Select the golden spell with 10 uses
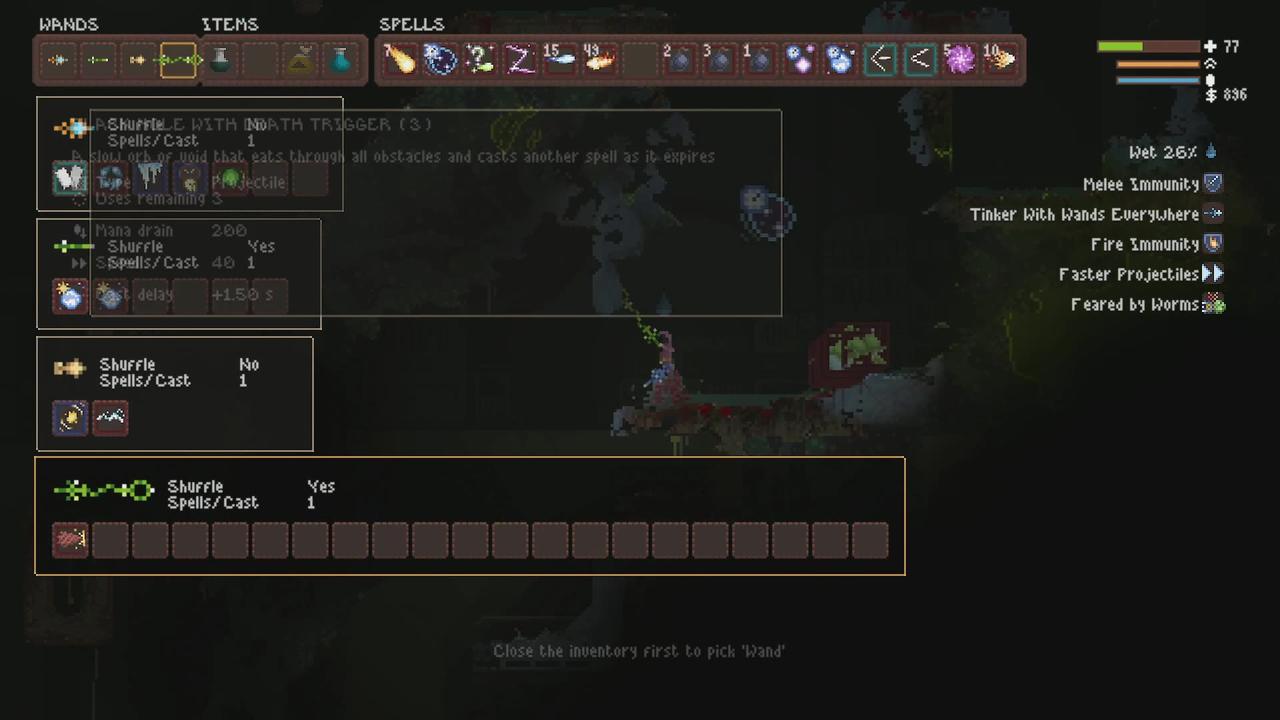 (x=1000, y=60)
